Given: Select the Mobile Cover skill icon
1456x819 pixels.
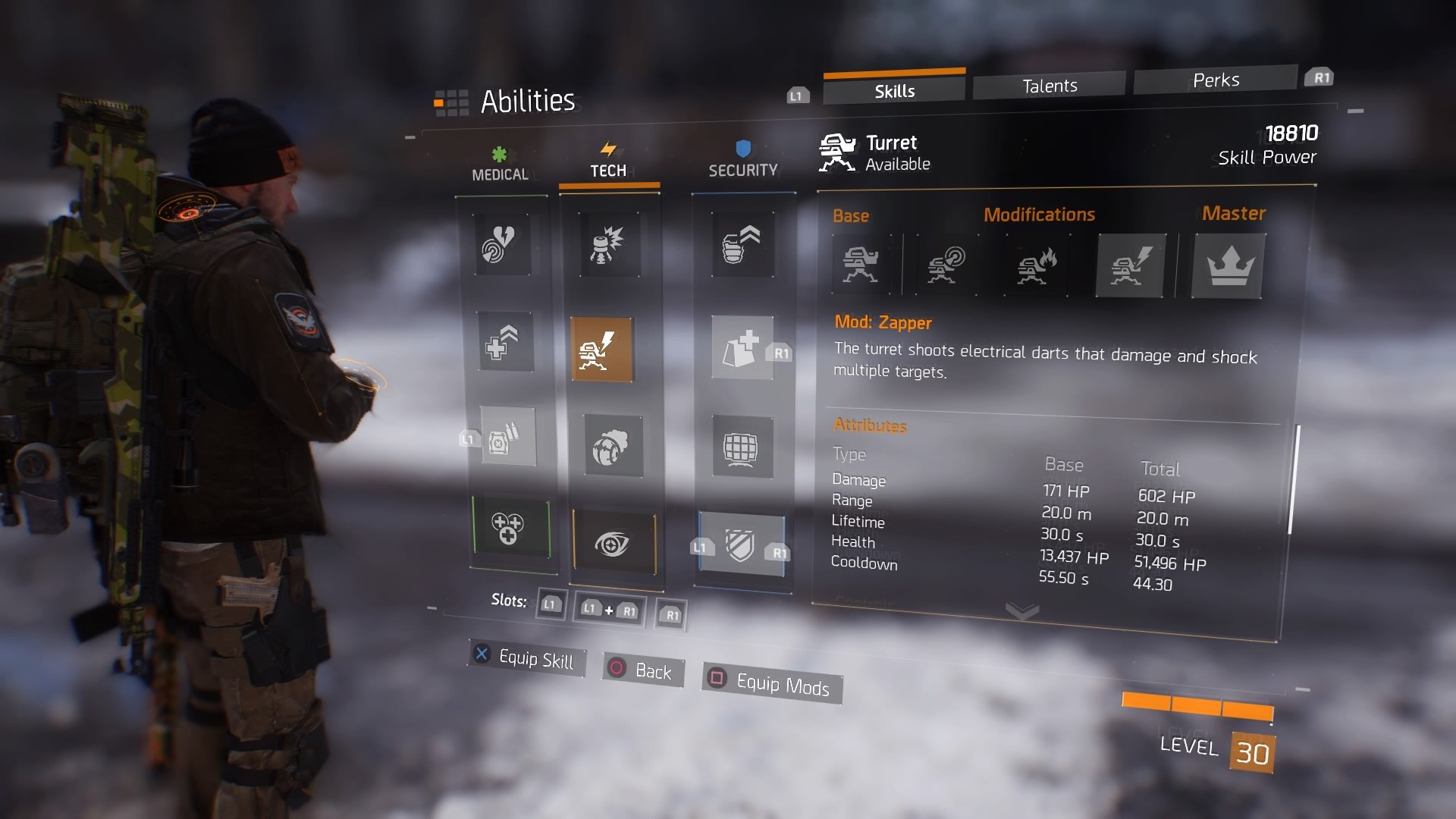Looking at the screenshot, I should click(x=742, y=348).
